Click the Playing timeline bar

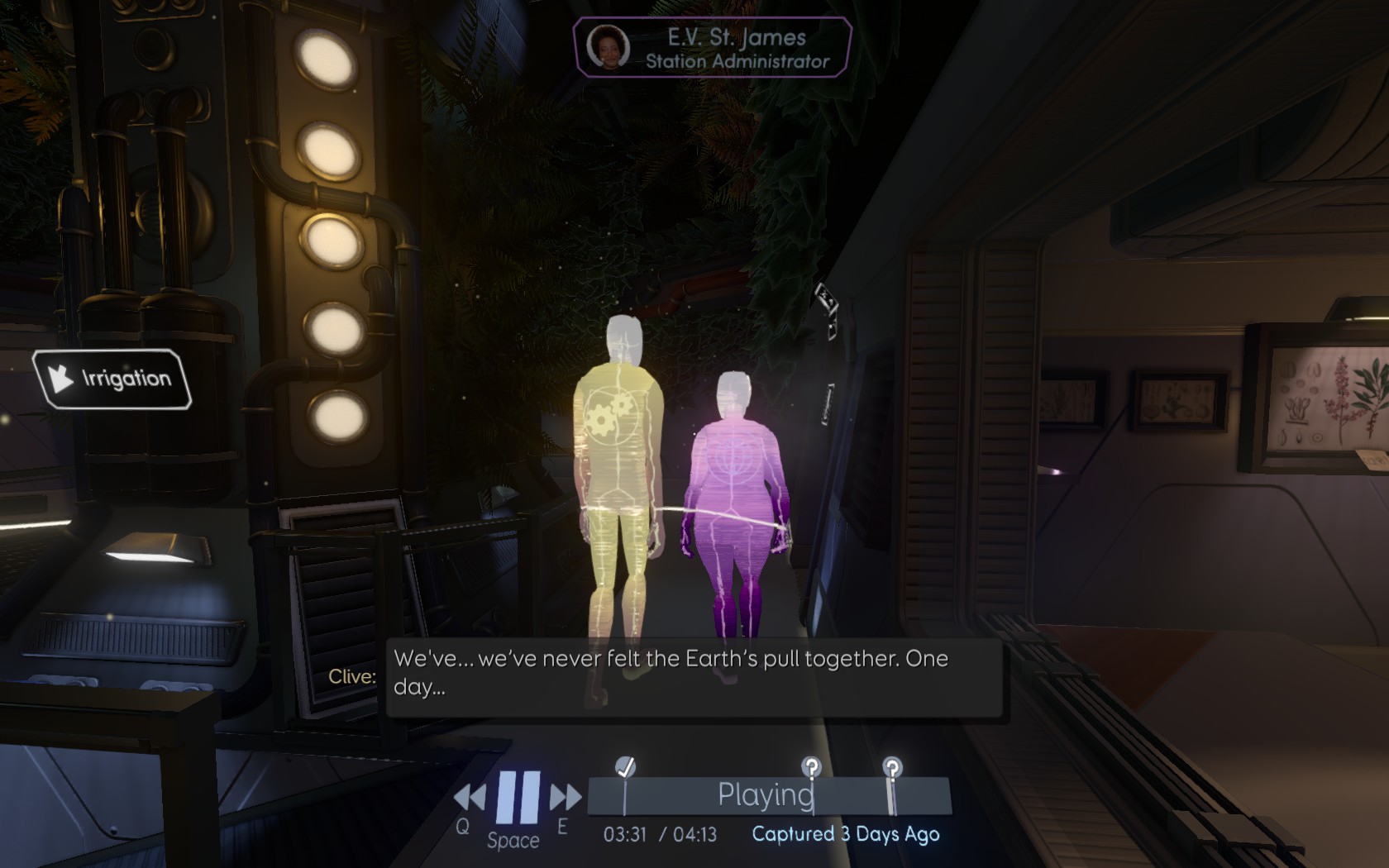pyautogui.click(x=767, y=795)
